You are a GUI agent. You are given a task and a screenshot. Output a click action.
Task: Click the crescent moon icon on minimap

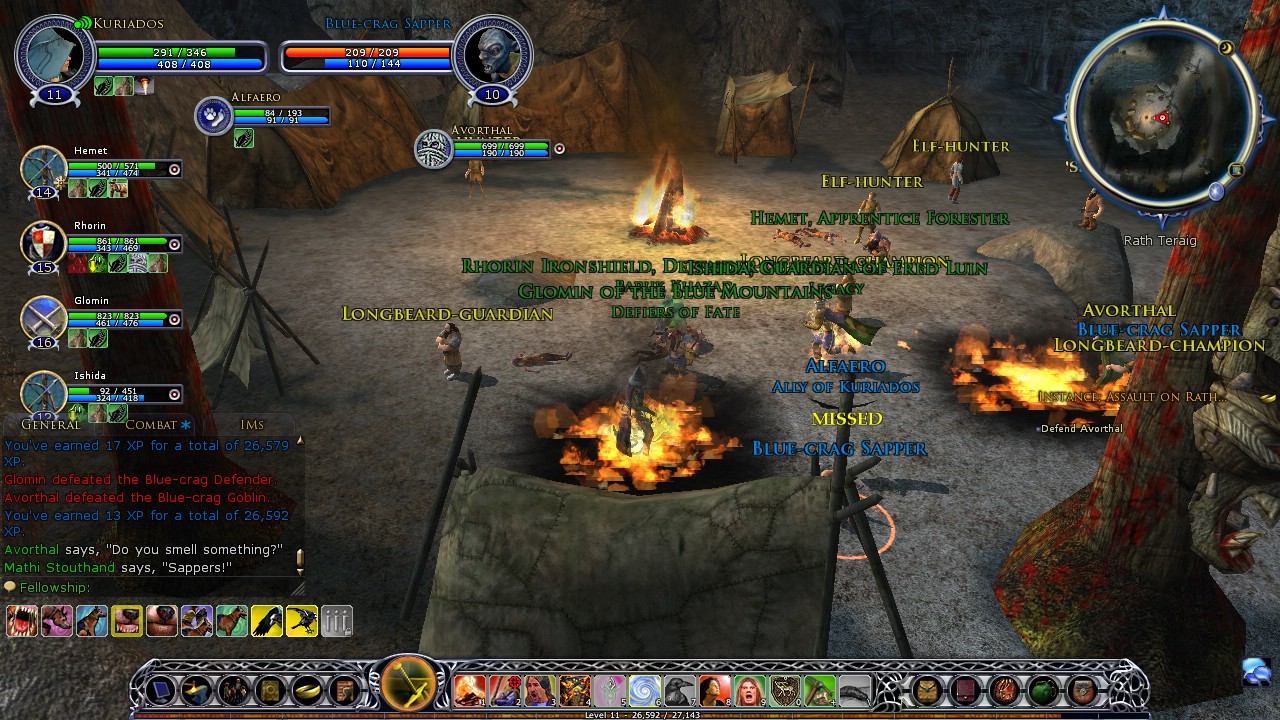tap(1226, 47)
